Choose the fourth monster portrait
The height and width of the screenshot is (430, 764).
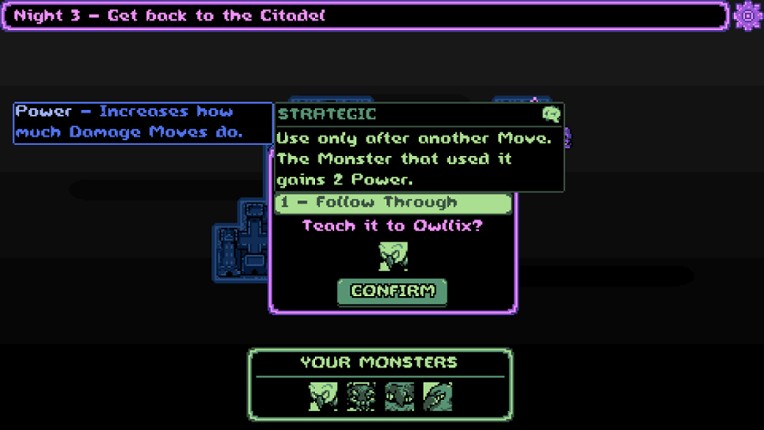pos(437,396)
